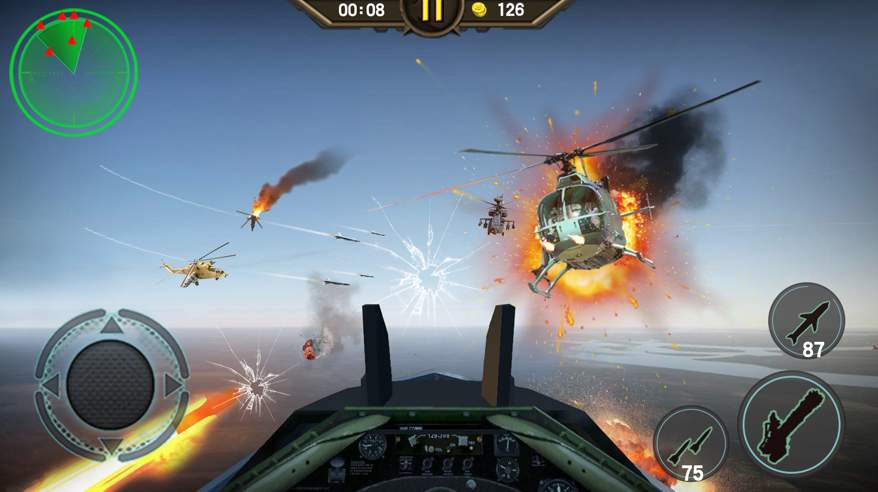878x492 pixels.
Task: Tap the joystick's left arrow
Action: click(50, 385)
